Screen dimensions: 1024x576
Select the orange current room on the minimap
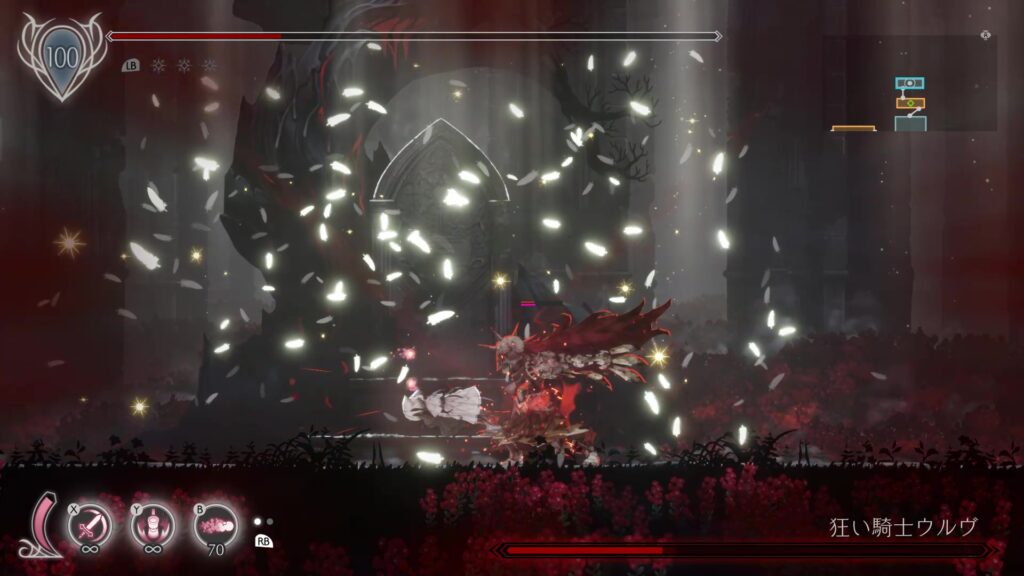[x=910, y=102]
